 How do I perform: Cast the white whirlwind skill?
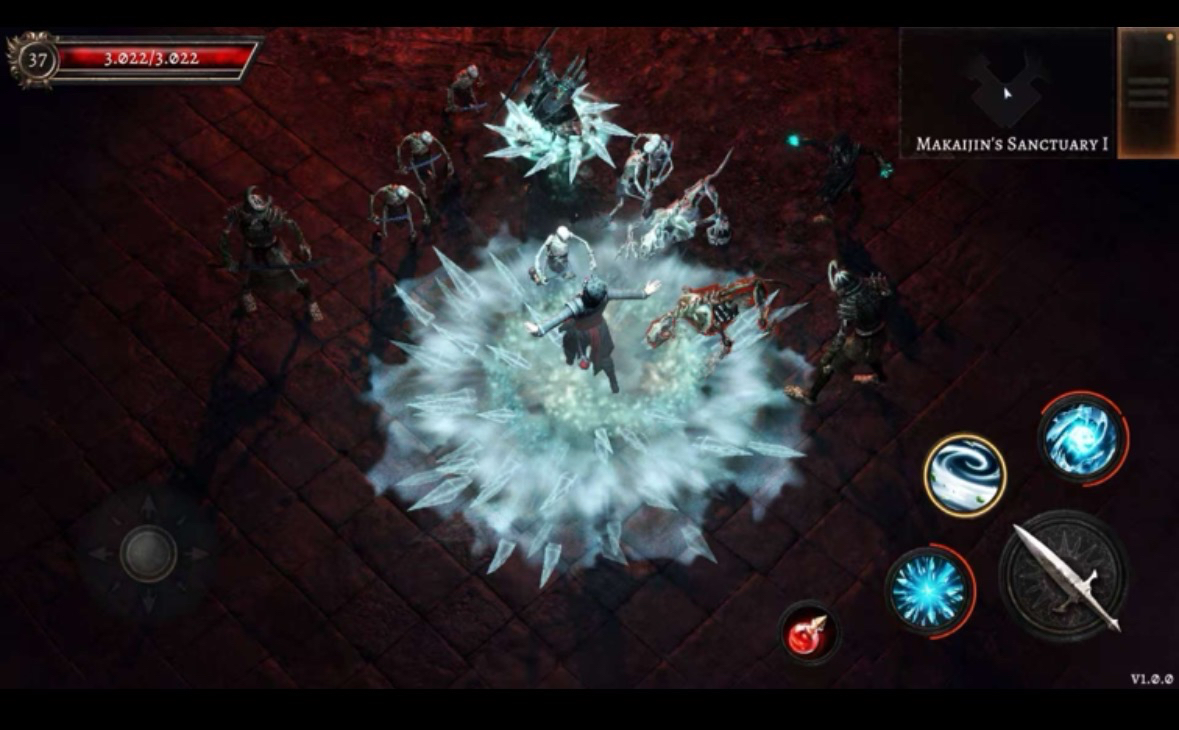[964, 475]
